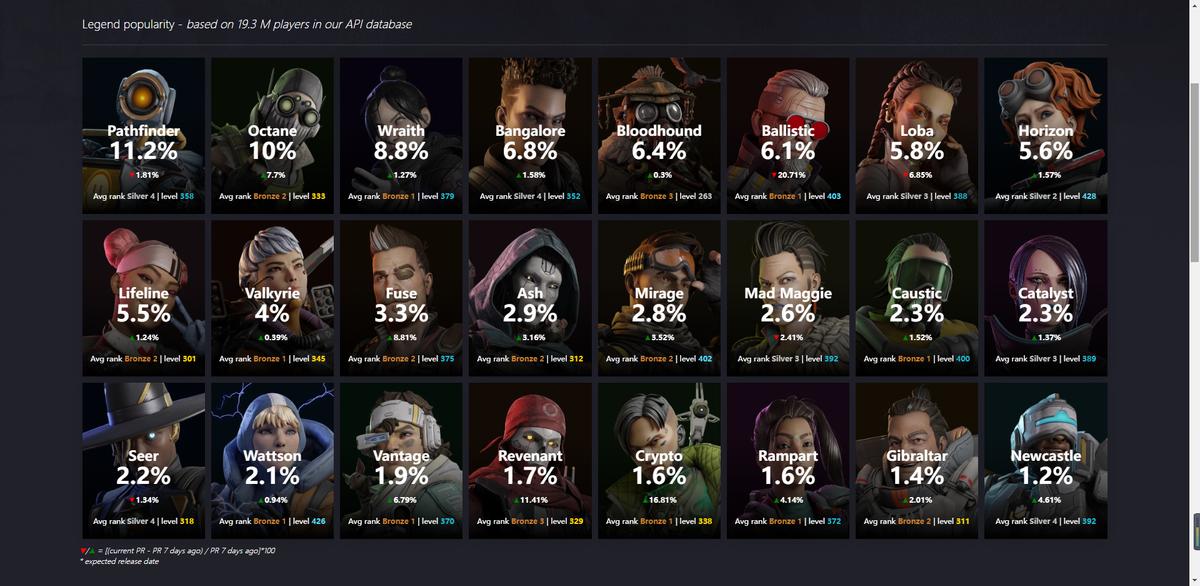Choose the Catalyst legend tile
Screen dimensions: 1200x586
tap(1046, 297)
